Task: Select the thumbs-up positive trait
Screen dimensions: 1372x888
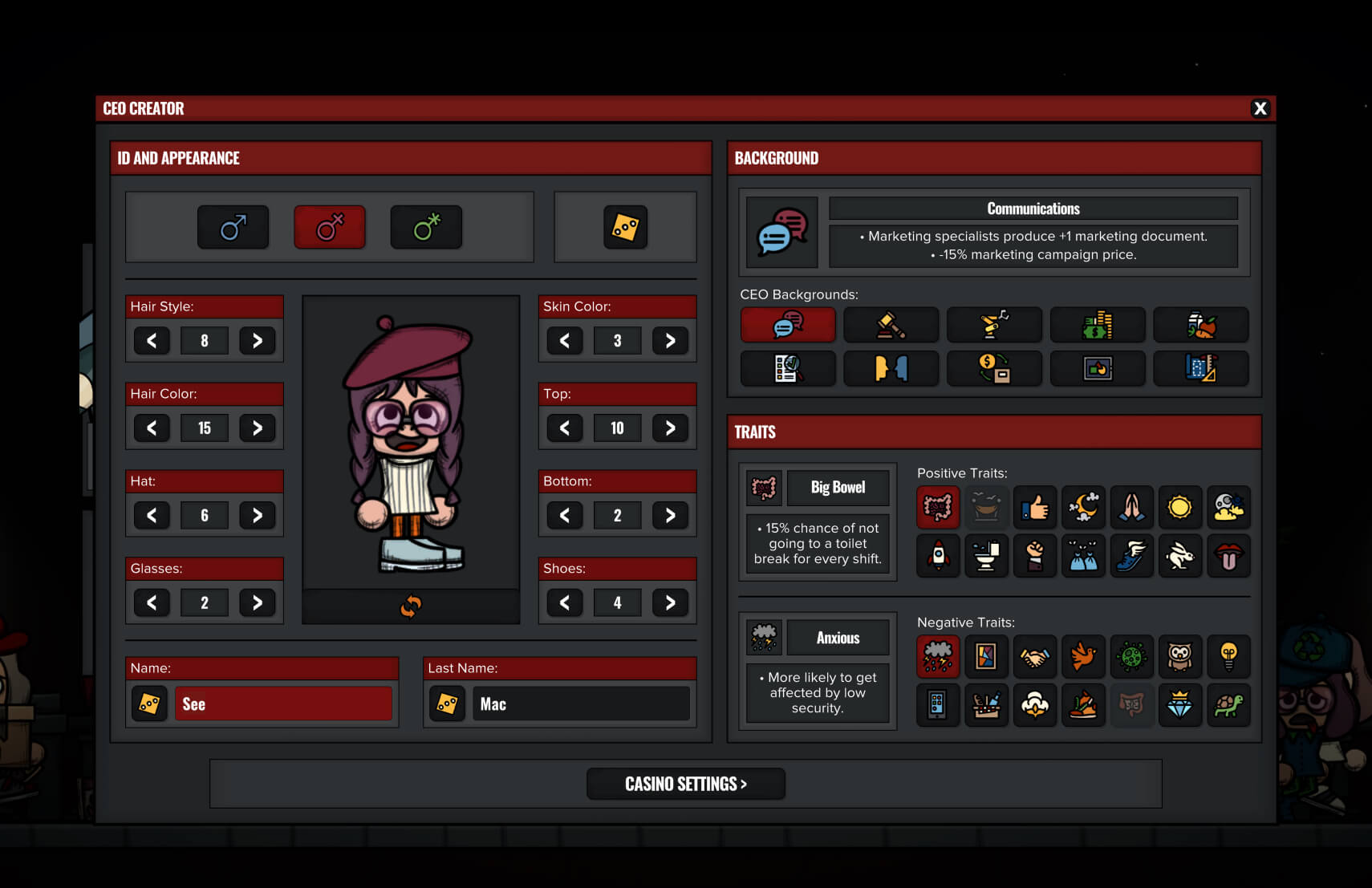Action: [x=1035, y=507]
